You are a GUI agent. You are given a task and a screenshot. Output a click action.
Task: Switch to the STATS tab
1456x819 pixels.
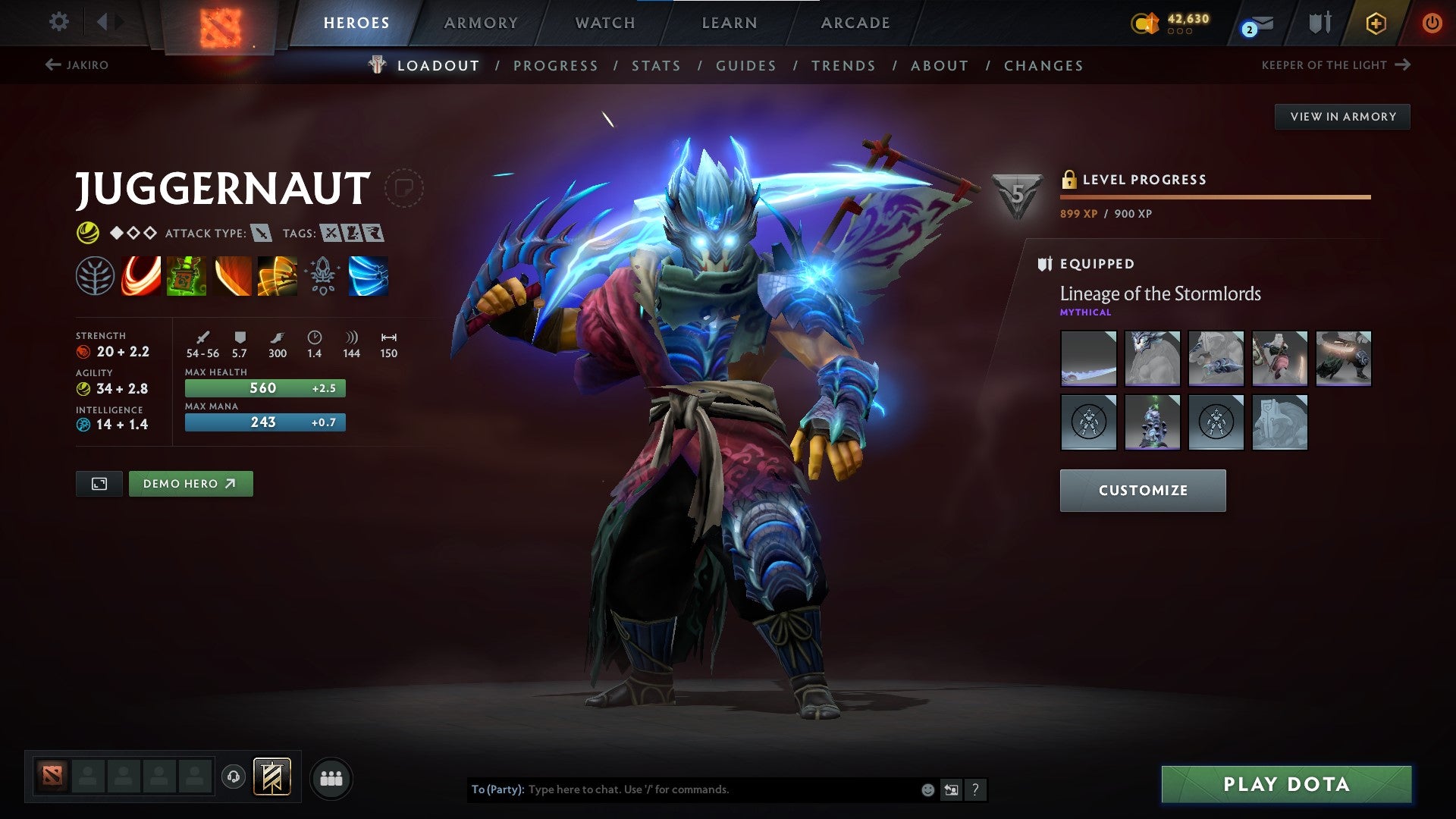[657, 66]
